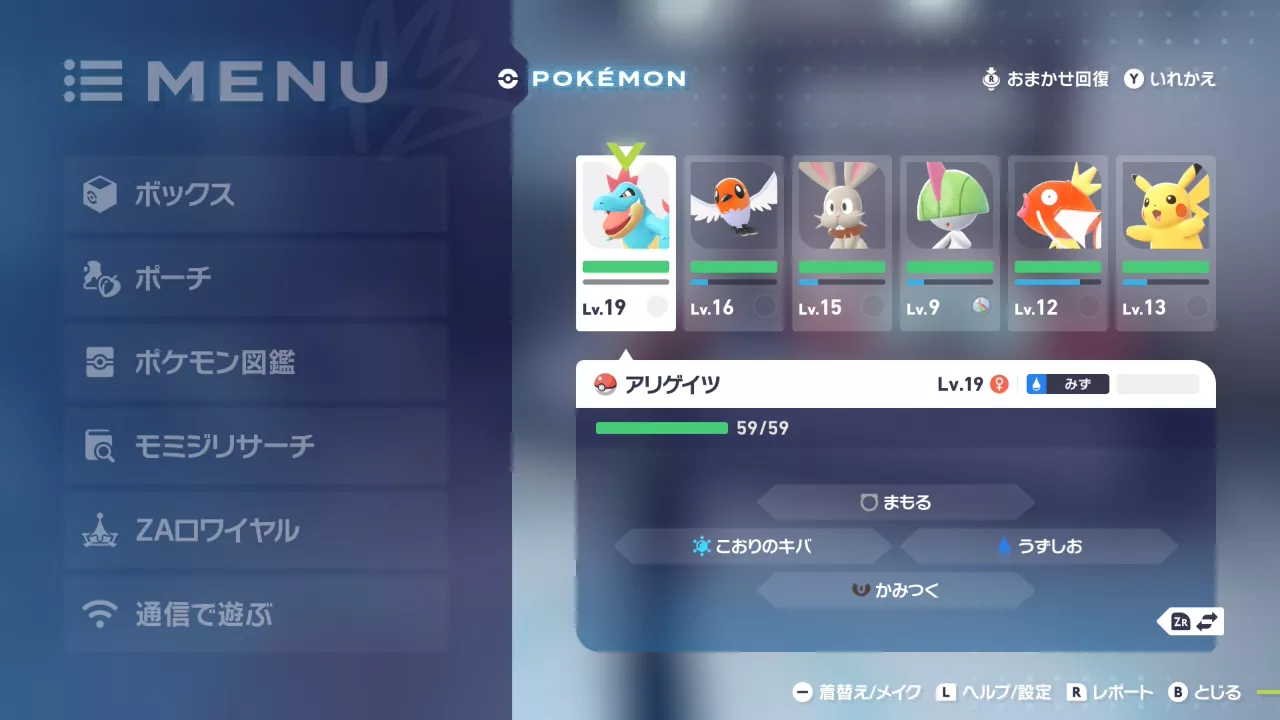The width and height of the screenshot is (1280, 720).
Task: Open the Pokédex device icon
Action: [100, 362]
